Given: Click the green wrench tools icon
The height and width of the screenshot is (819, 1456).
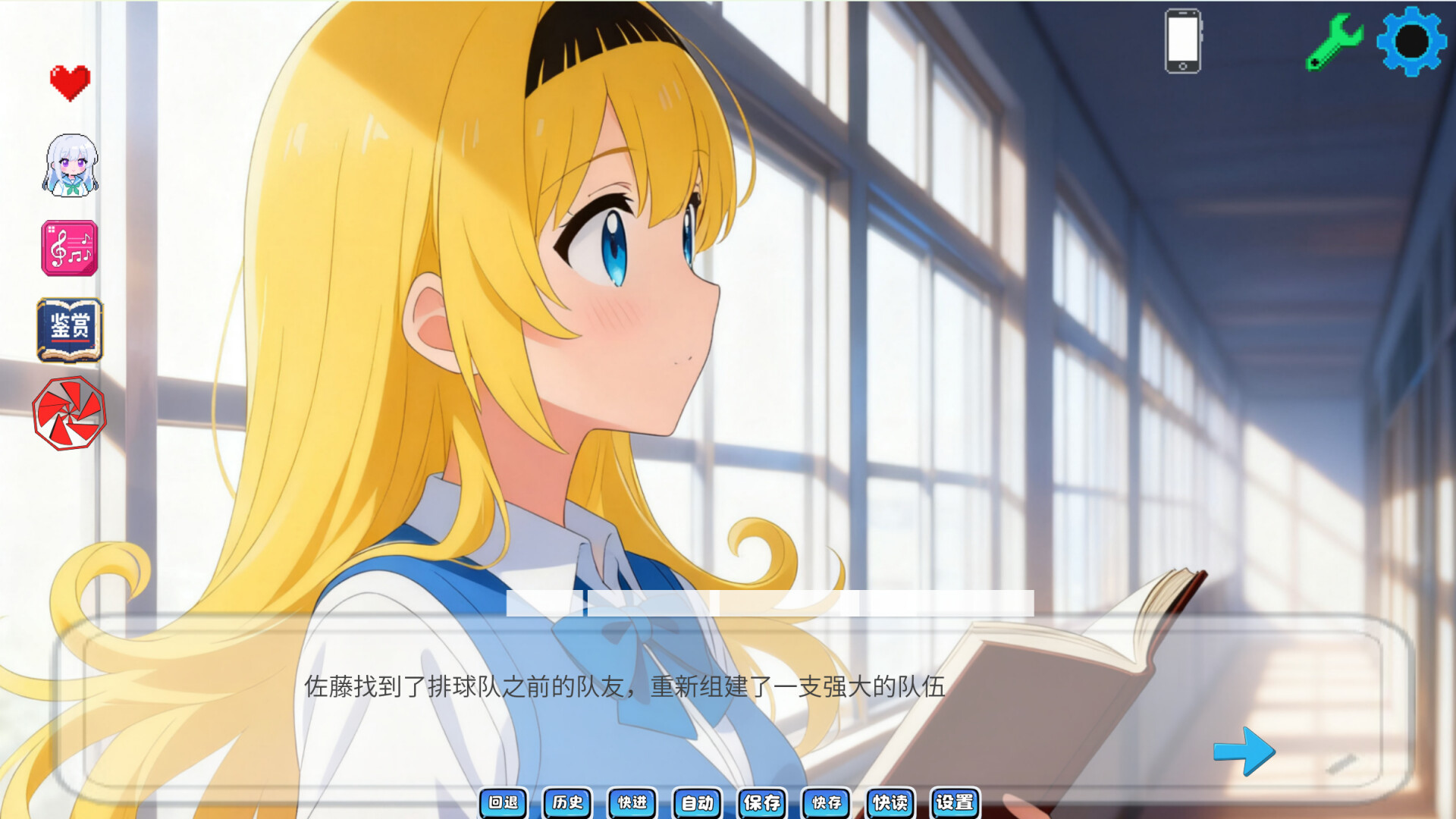Looking at the screenshot, I should pos(1335,41).
